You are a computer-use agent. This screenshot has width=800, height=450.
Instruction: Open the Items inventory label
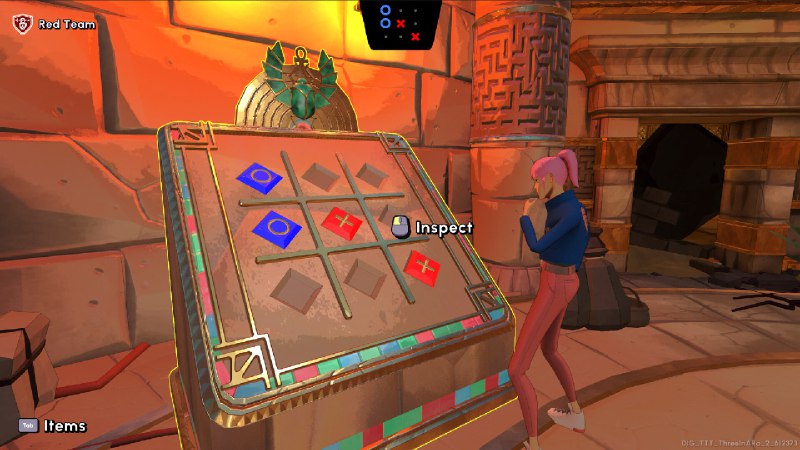point(64,426)
